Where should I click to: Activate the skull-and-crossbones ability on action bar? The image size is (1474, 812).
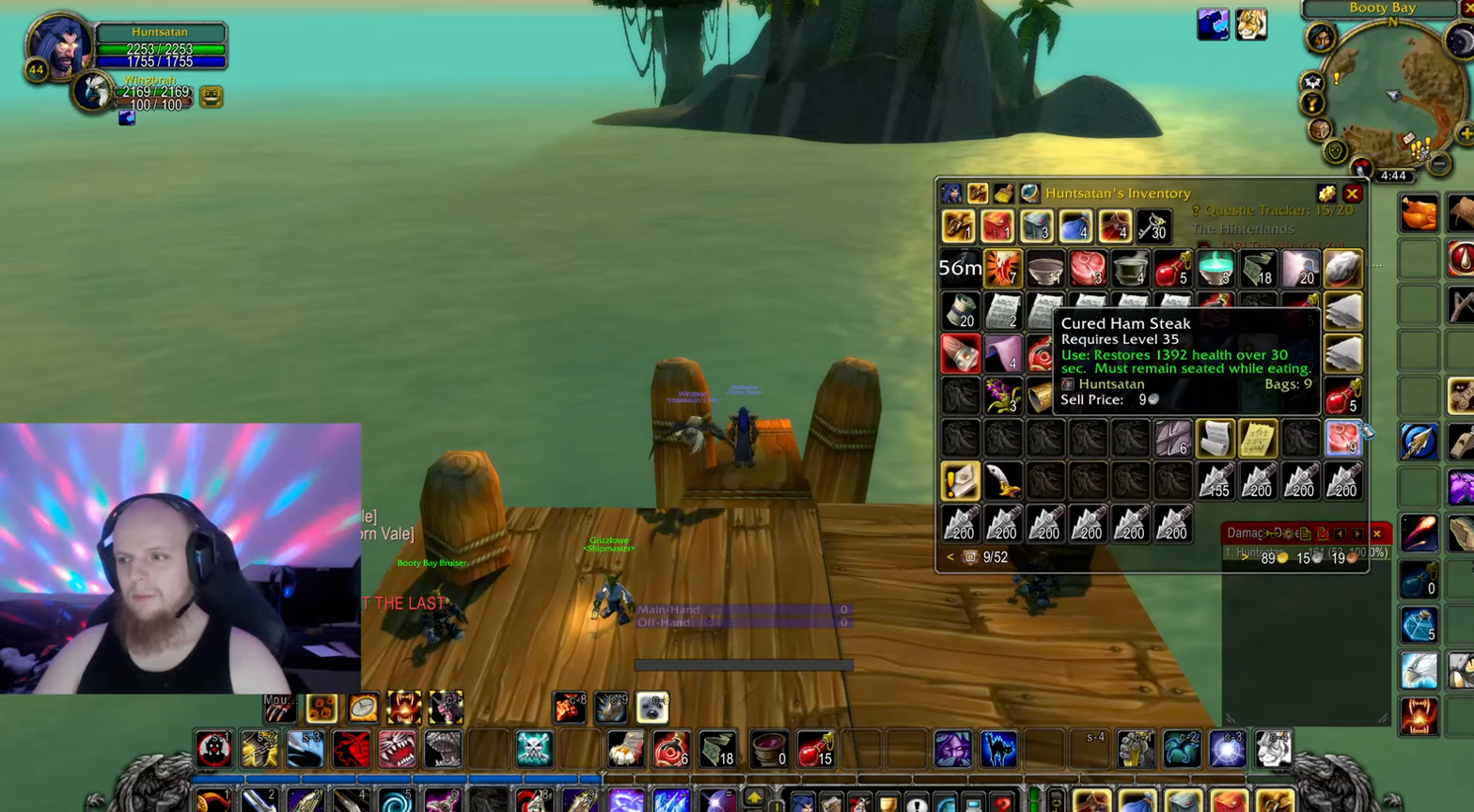[533, 749]
